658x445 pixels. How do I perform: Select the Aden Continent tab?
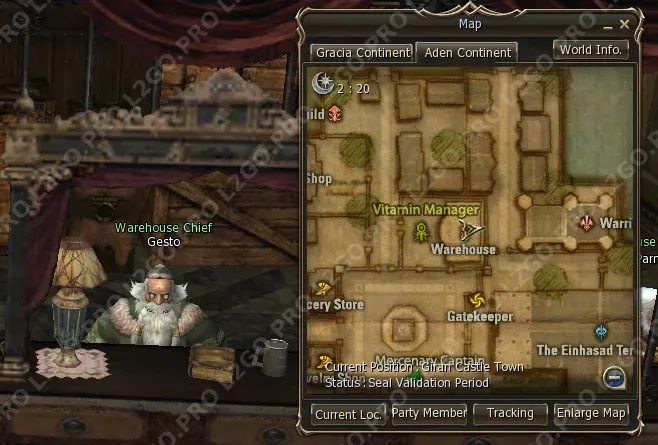click(466, 52)
